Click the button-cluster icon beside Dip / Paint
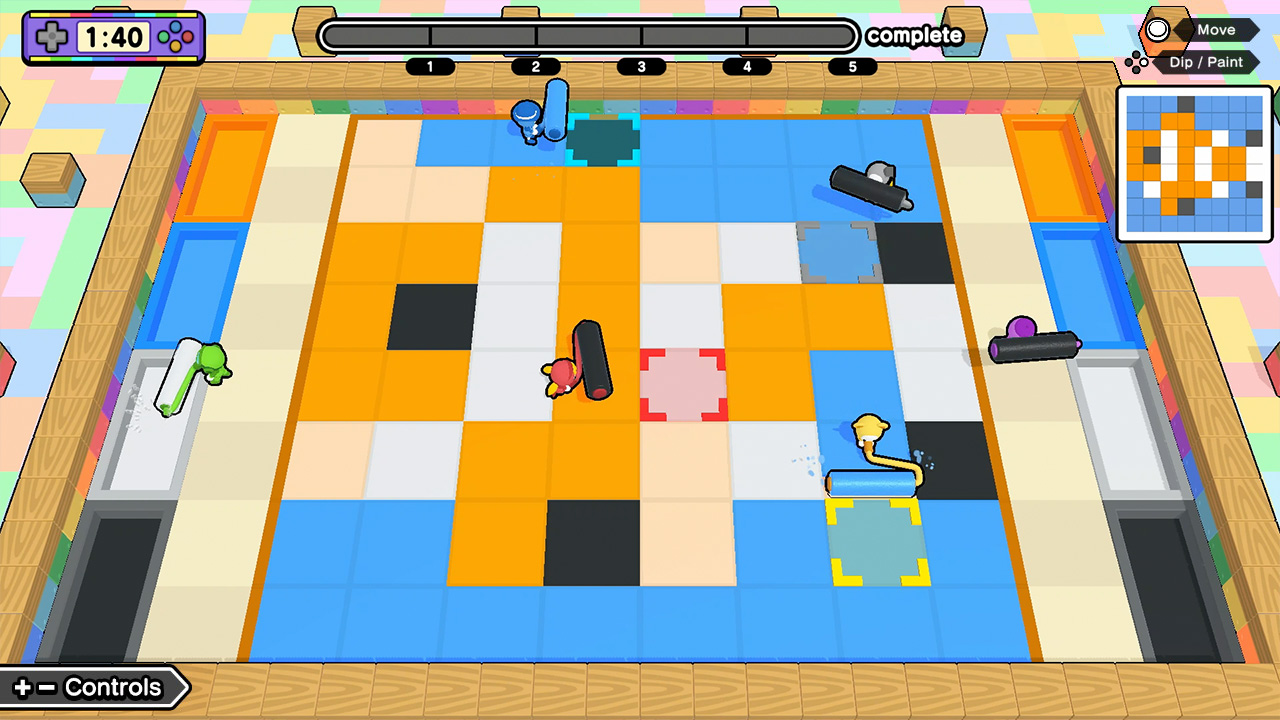Screen dimensions: 1280x720 [x=1138, y=62]
